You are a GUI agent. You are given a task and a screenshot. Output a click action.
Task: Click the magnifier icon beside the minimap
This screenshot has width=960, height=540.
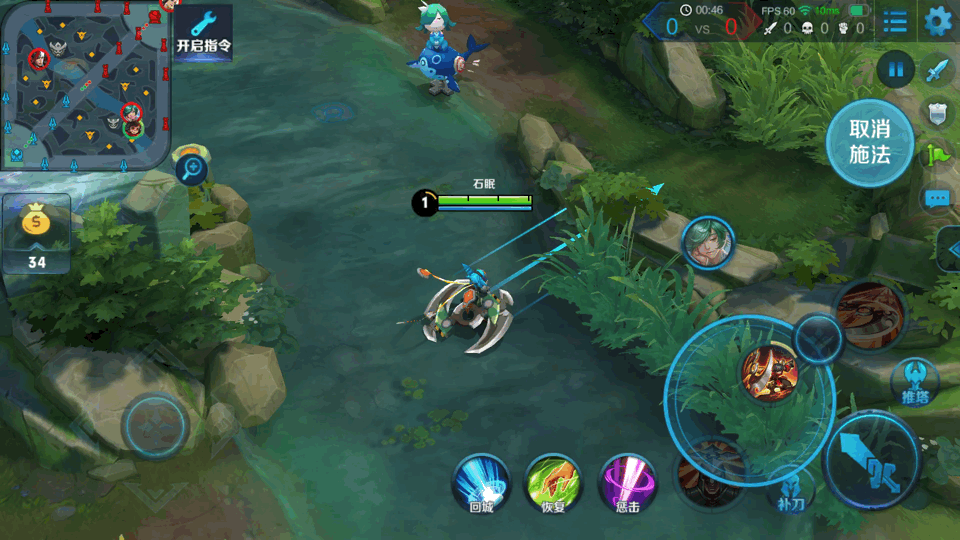191,169
